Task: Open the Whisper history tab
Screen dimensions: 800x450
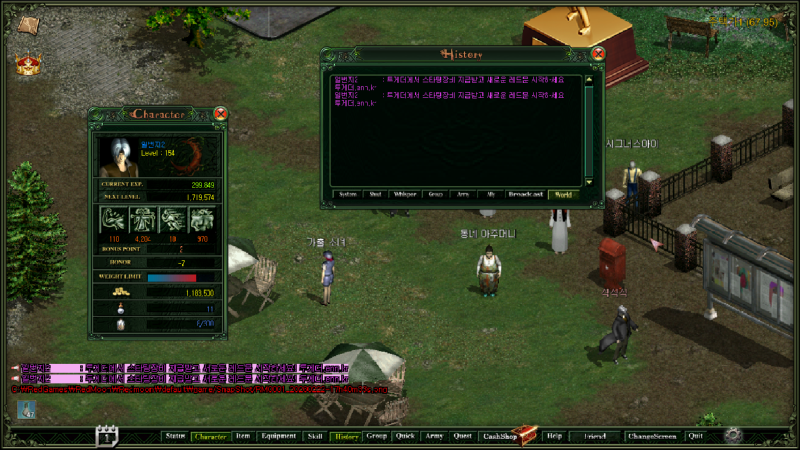Action: click(405, 195)
